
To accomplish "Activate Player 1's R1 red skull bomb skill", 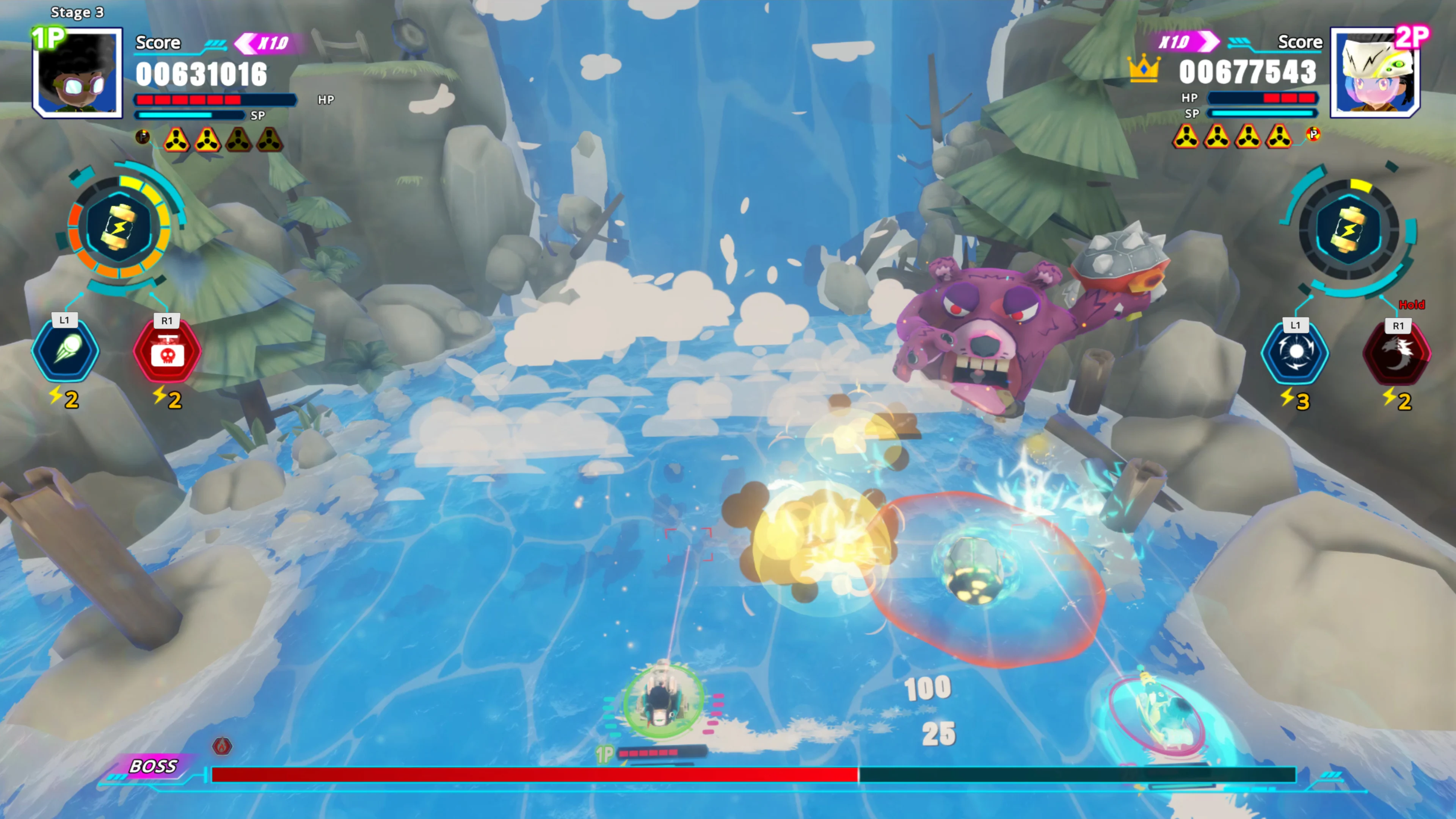I will click(x=167, y=351).
